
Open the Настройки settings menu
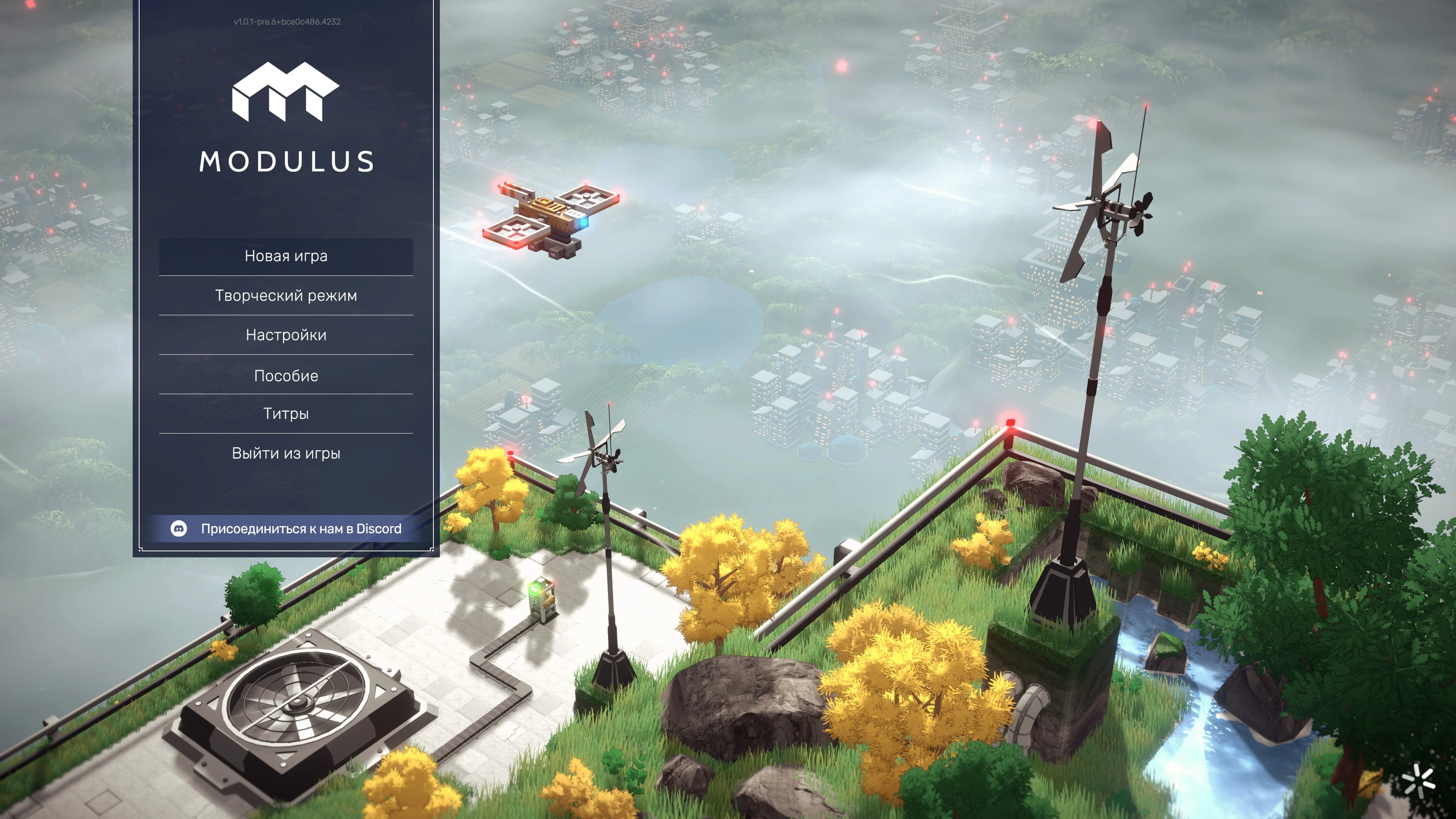[x=286, y=335]
